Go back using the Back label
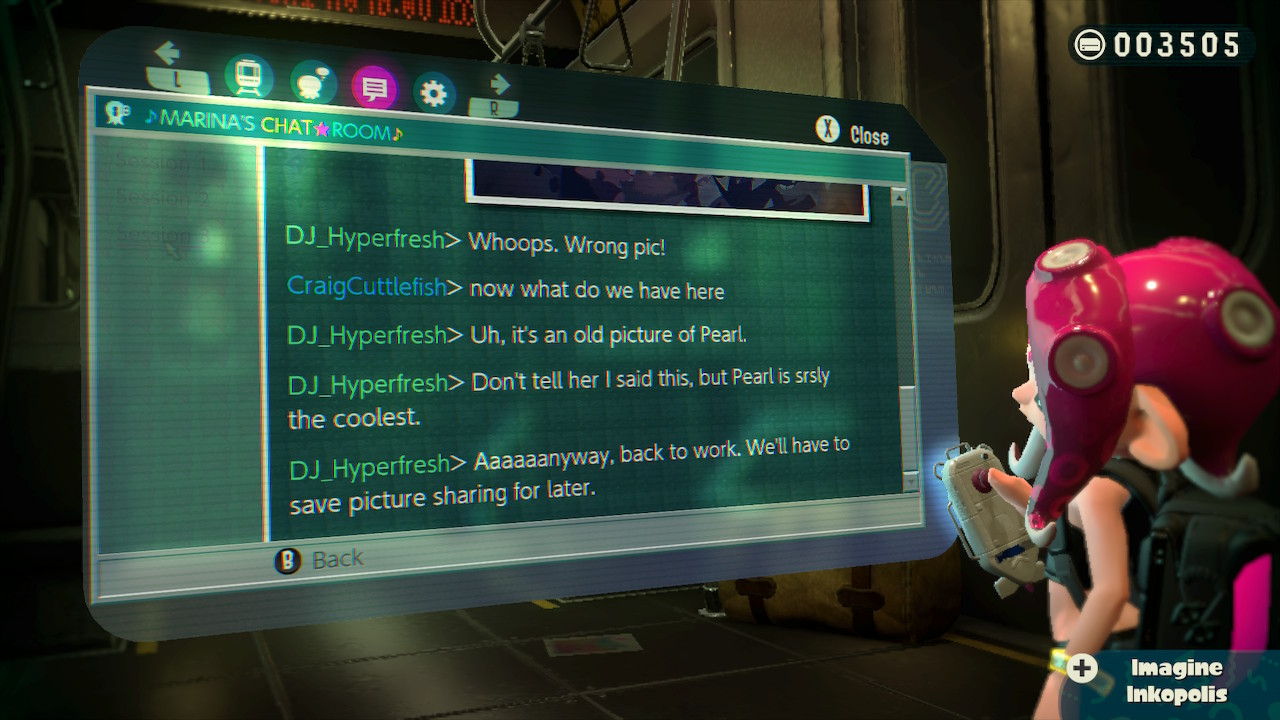Screen dimensions: 1280x720 coord(322,560)
